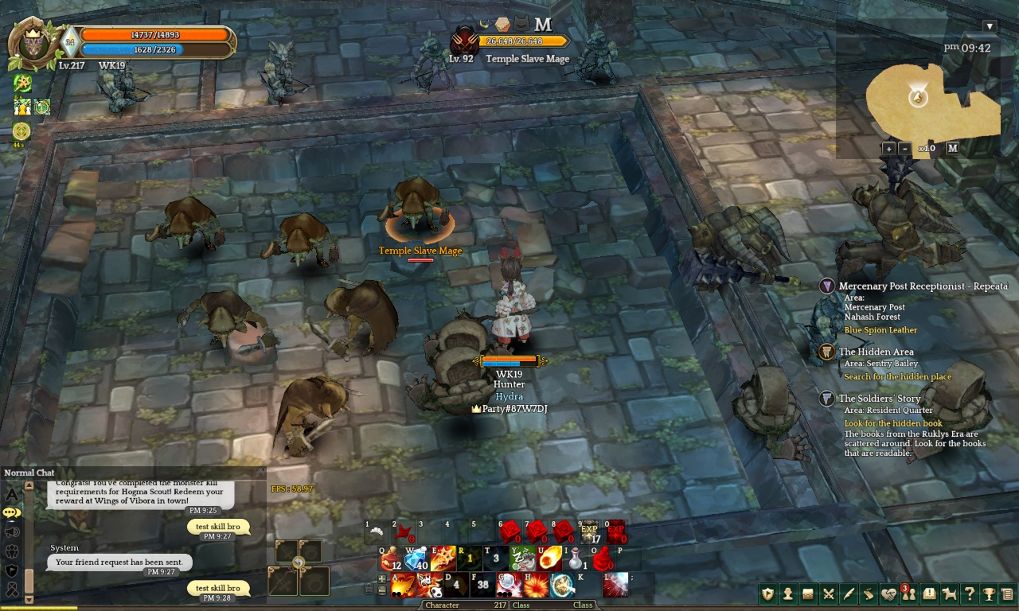This screenshot has width=1019, height=611.
Task: Activate the red explosion skill on H
Action: (x=535, y=586)
